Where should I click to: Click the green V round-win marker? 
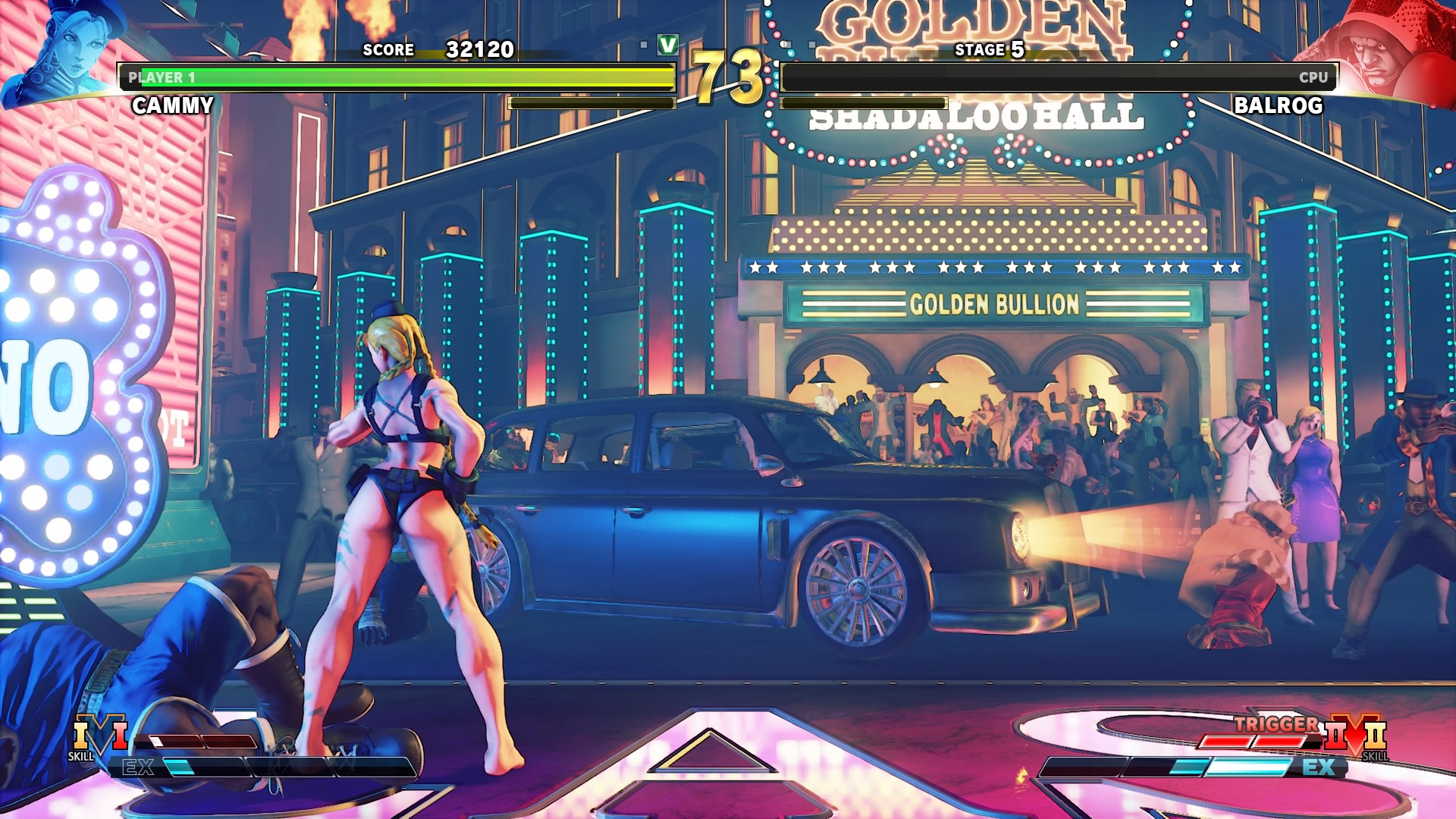tap(668, 45)
